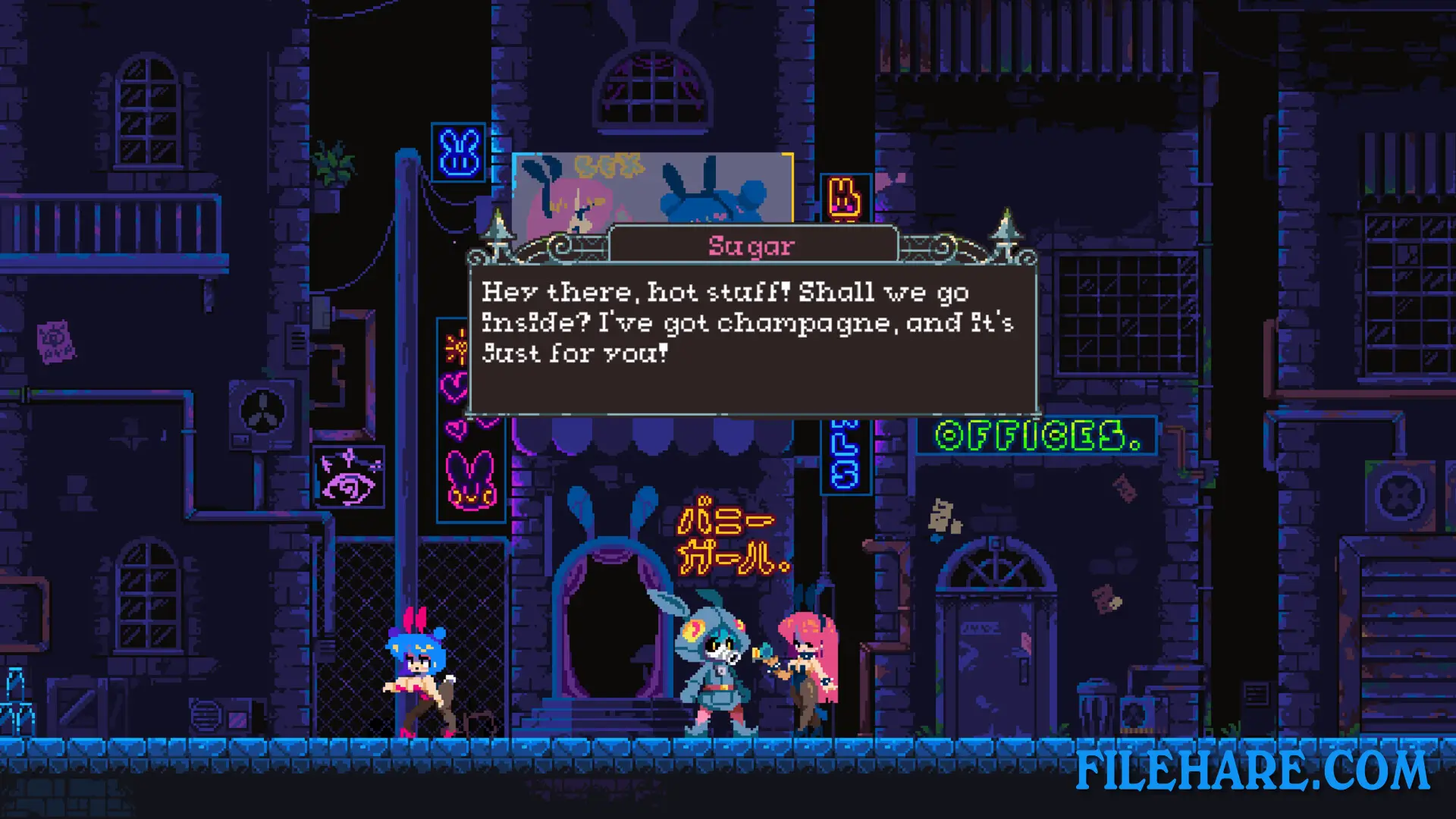Select the large pink neon heart
1456x819 pixels.
coord(455,385)
